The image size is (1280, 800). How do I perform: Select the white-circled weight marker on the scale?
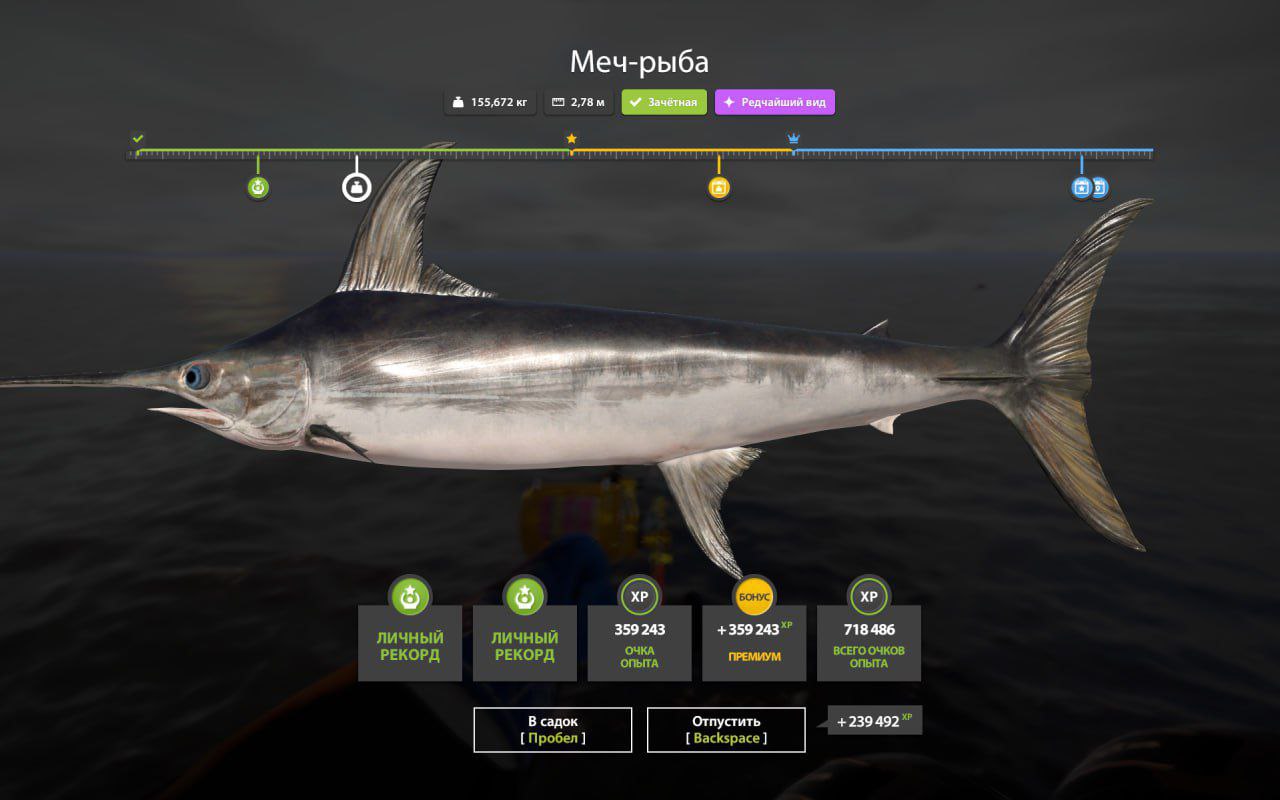point(356,187)
